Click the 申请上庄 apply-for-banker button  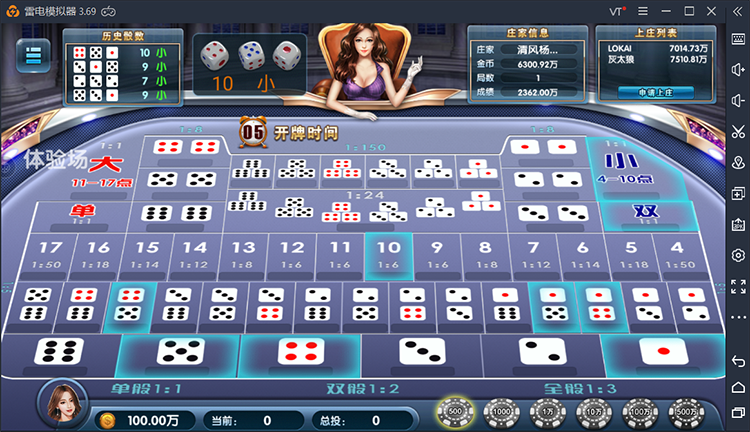pyautogui.click(x=654, y=92)
